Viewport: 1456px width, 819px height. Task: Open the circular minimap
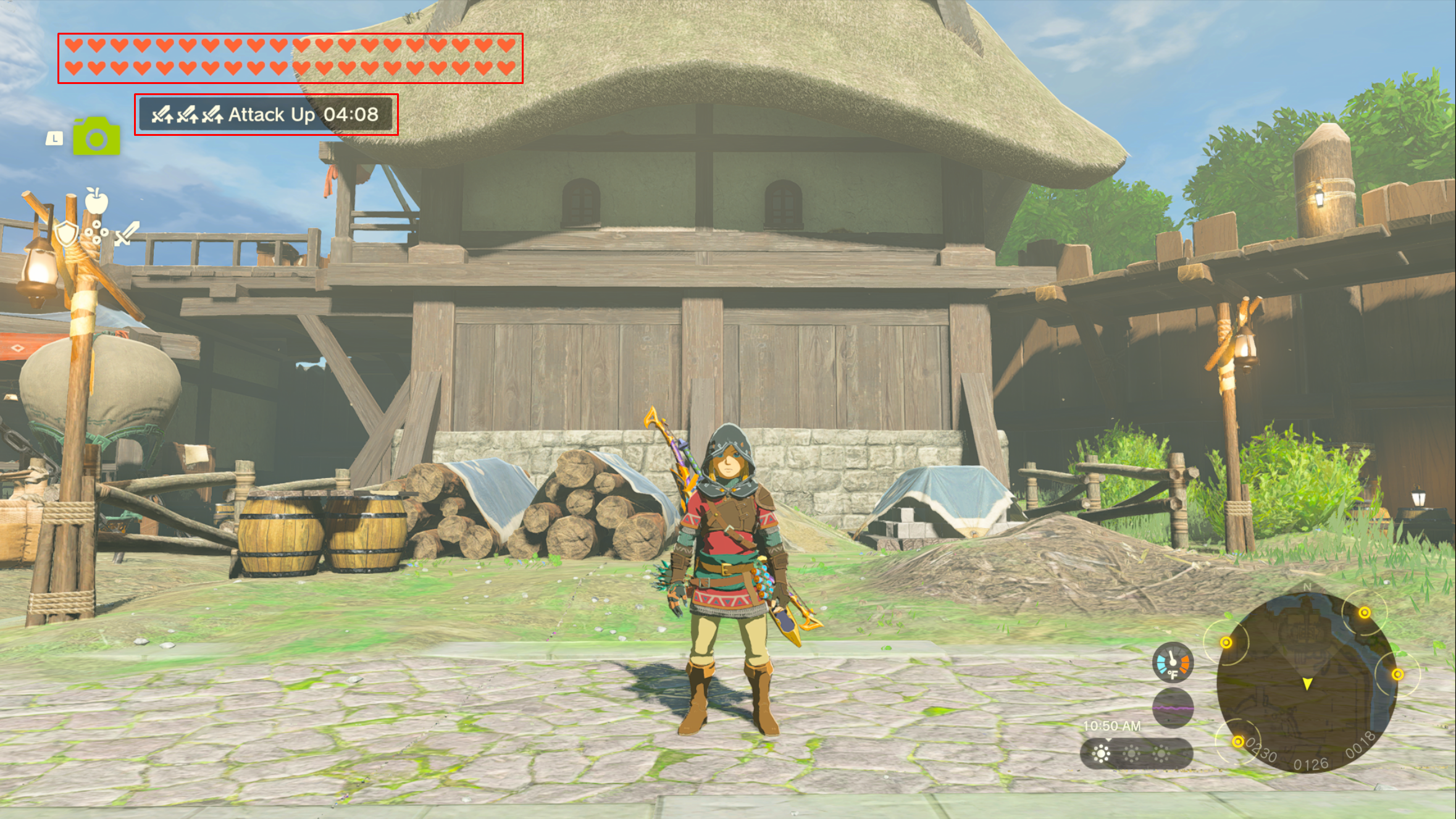click(1306, 682)
